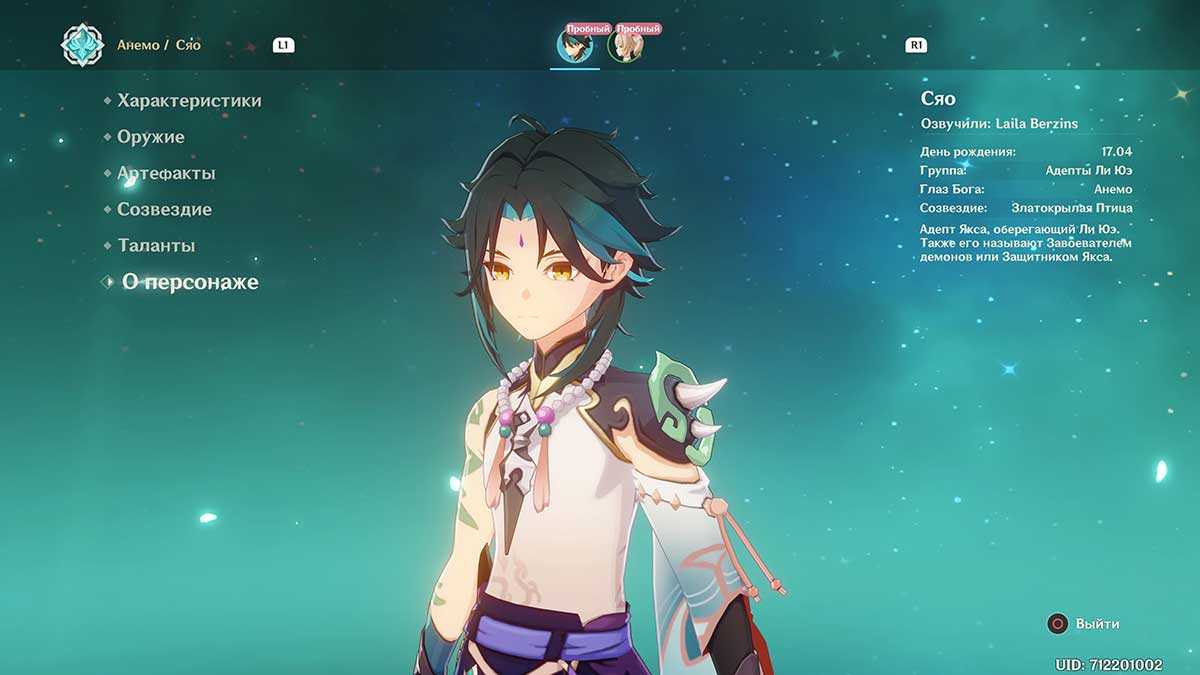This screenshot has width=1200, height=675.
Task: Show the Созвездие page
Action: (163, 209)
